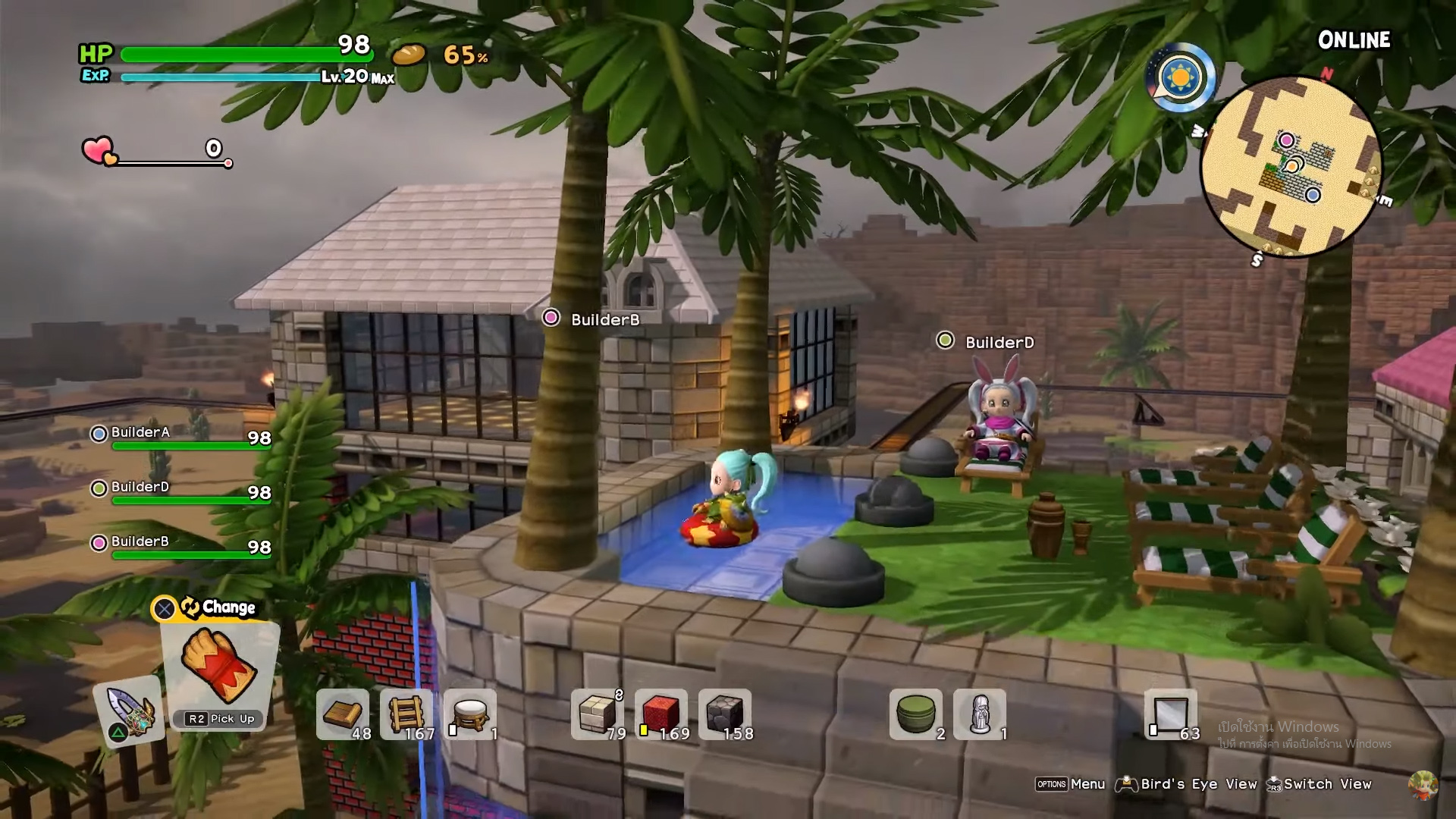Select BuilderB in the party list
This screenshot has width=1456, height=819.
[140, 542]
